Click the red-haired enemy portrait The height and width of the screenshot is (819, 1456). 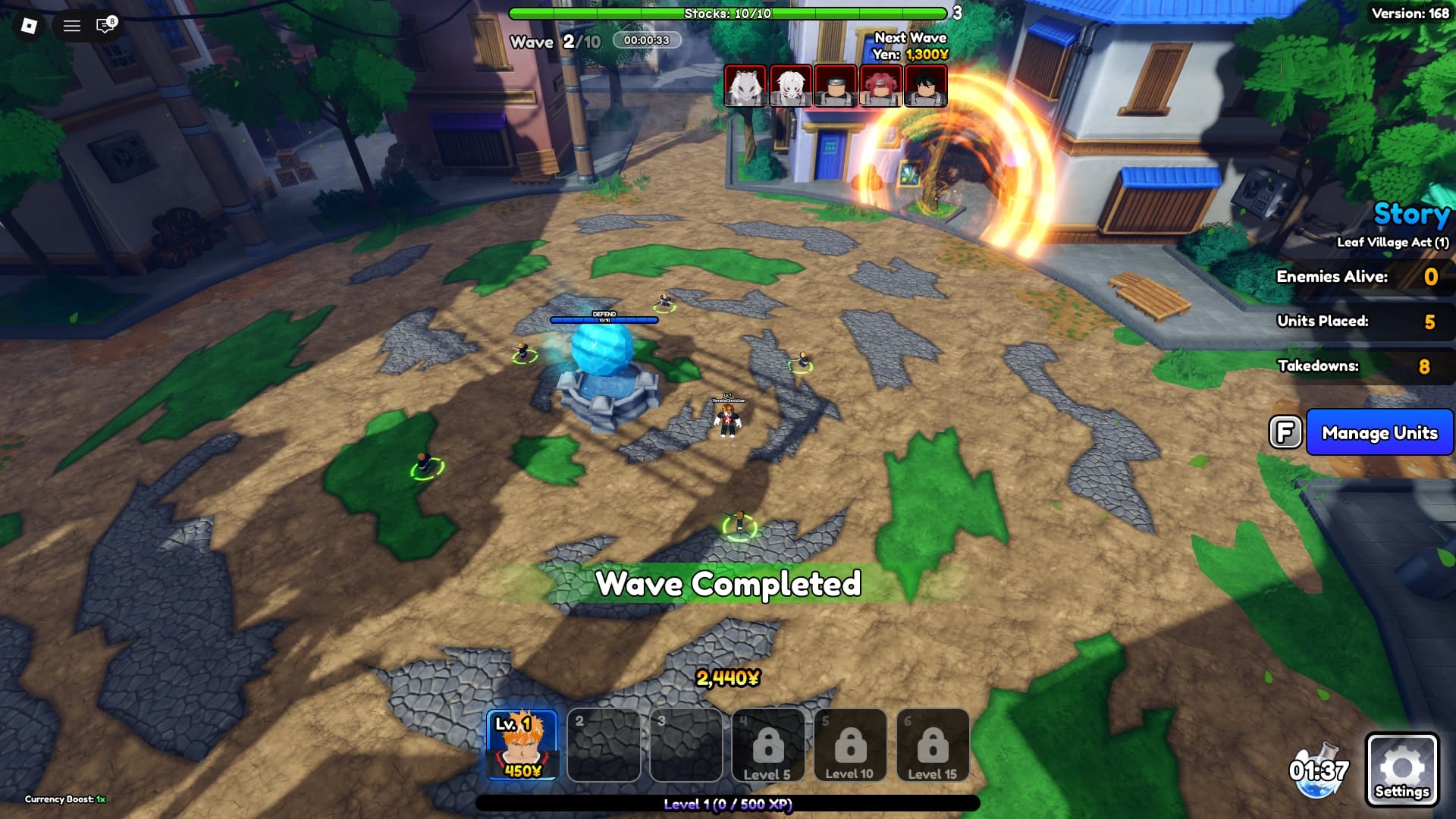click(880, 86)
